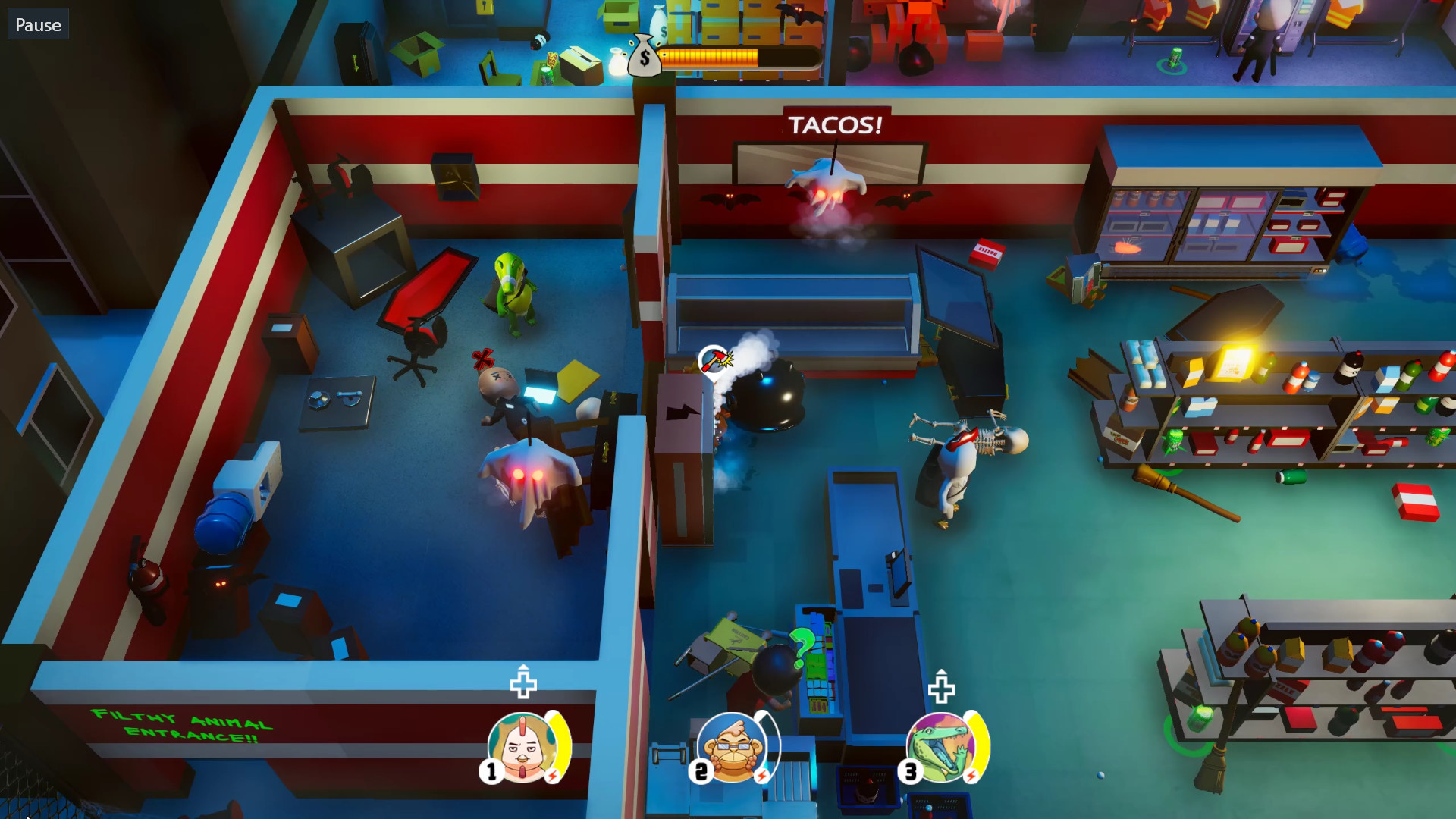Click the Pause button
This screenshot has height=819, width=1456.
(37, 24)
